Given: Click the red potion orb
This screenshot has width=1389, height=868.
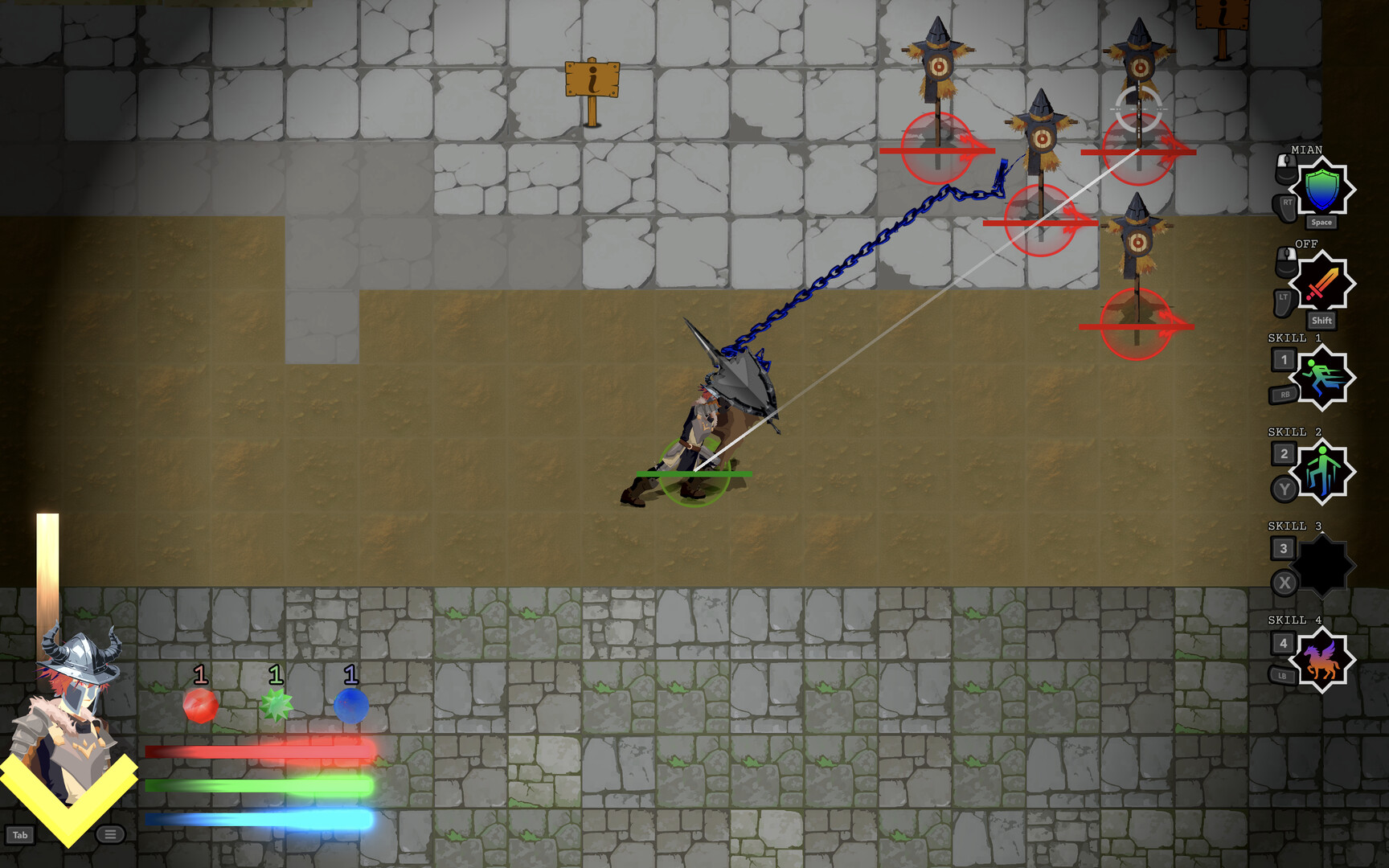Looking at the screenshot, I should click(x=200, y=706).
